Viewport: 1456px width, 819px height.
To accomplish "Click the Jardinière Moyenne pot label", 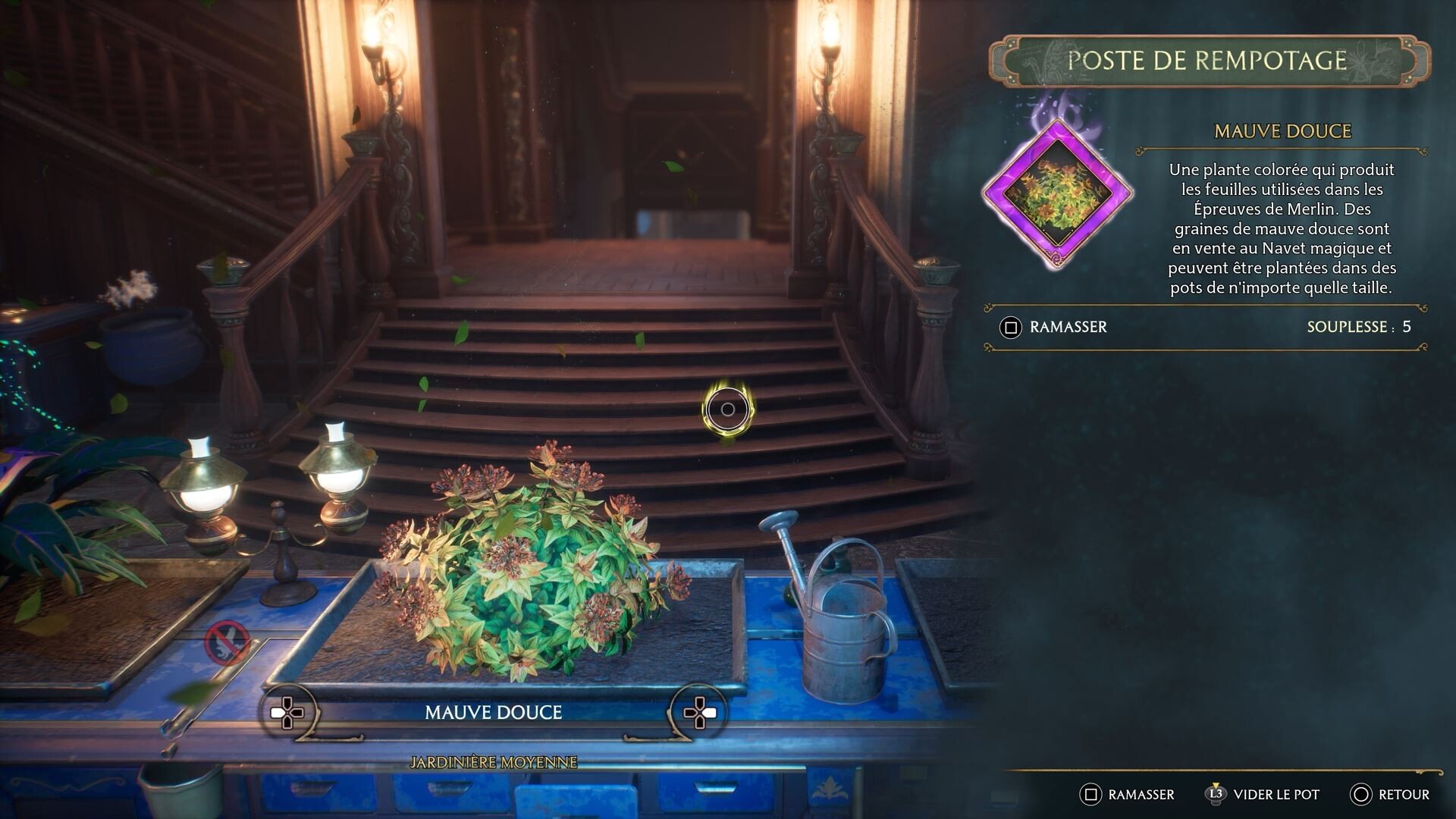I will point(493,762).
